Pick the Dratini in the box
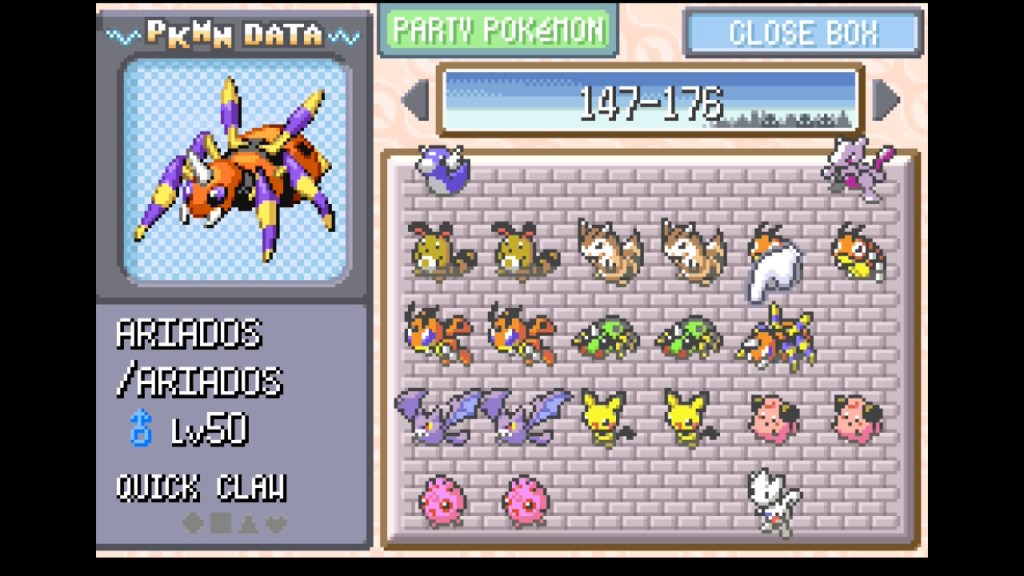The width and height of the screenshot is (1024, 576). 440,166
